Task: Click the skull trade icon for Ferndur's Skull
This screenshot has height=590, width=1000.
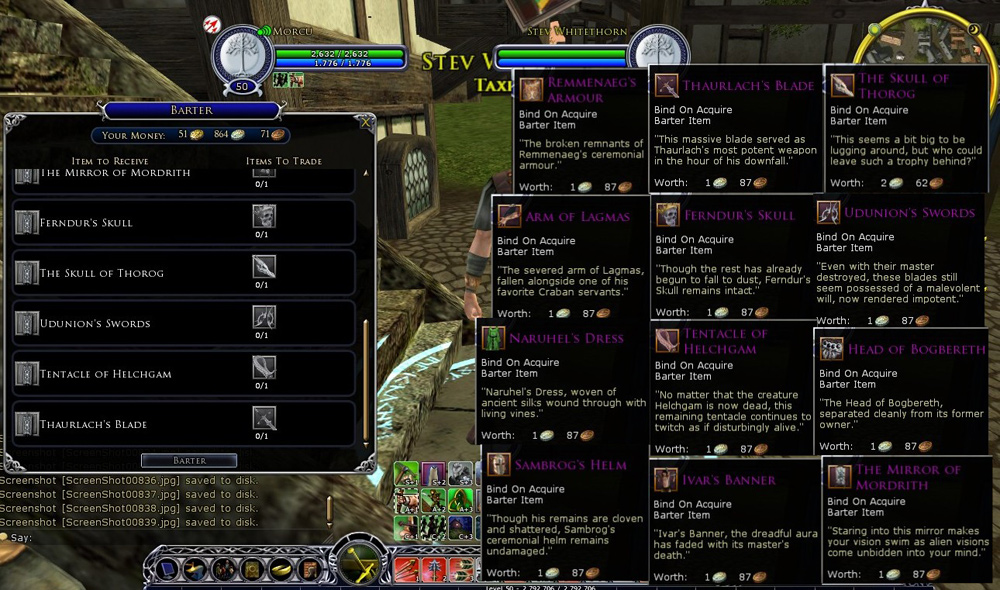Action: pyautogui.click(x=263, y=215)
